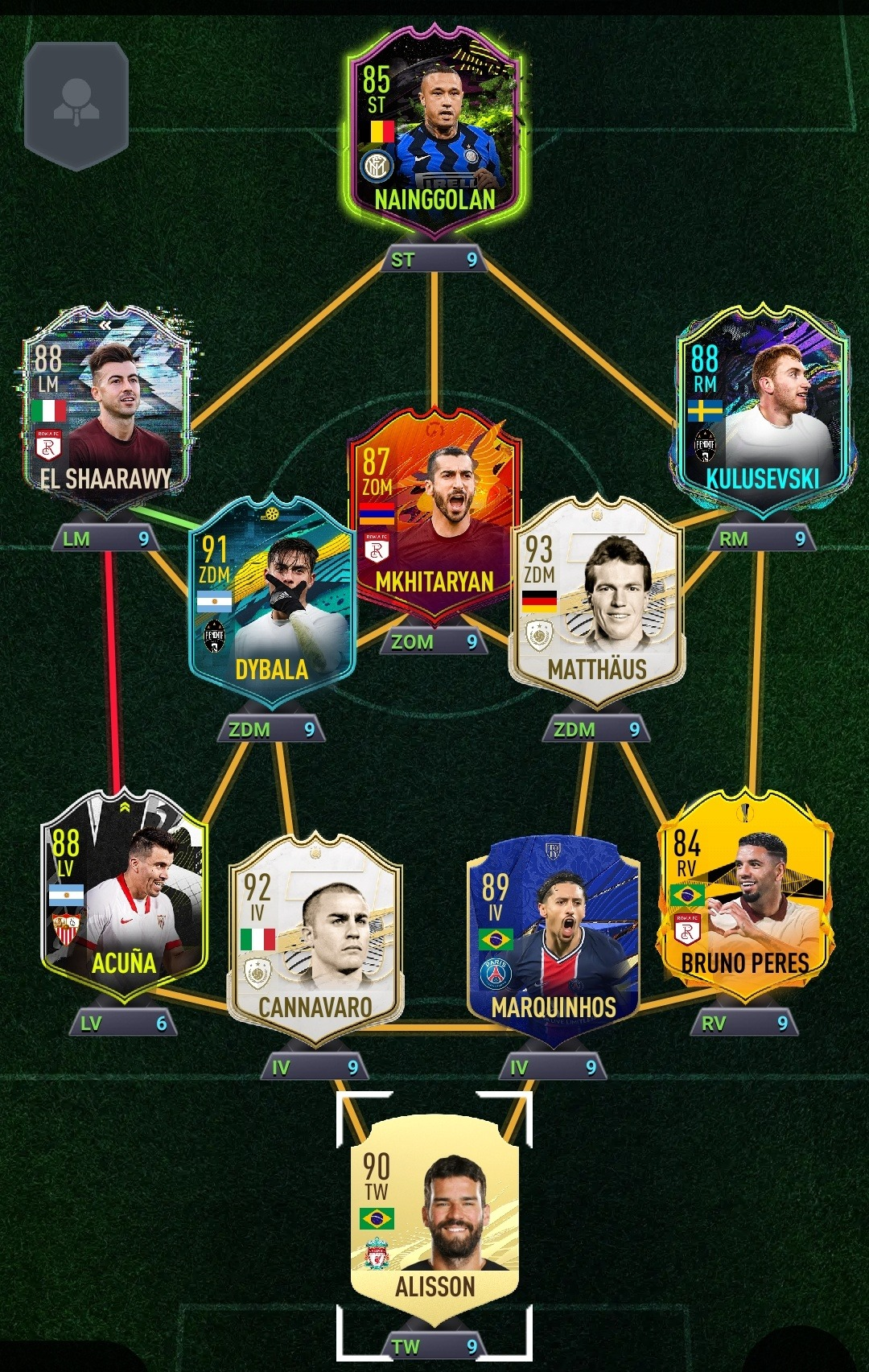Select the Alisson goalkeeper card
Image resolution: width=869 pixels, height=1372 pixels.
(434, 1215)
